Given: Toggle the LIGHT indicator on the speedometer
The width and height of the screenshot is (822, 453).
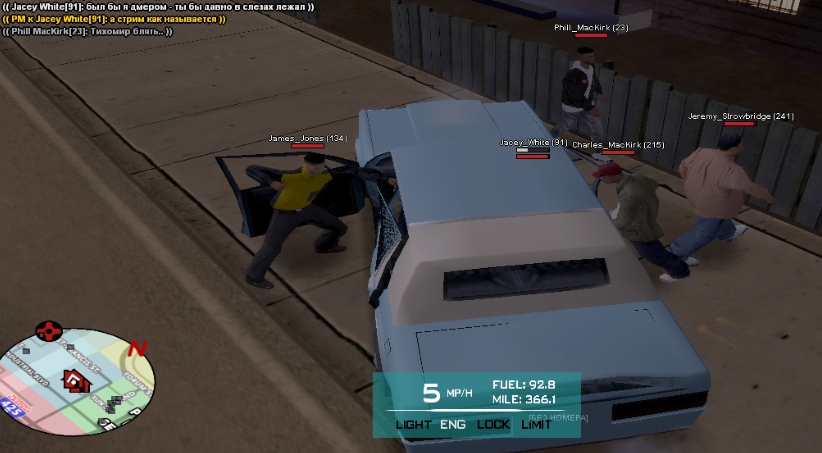Looking at the screenshot, I should pyautogui.click(x=413, y=424).
